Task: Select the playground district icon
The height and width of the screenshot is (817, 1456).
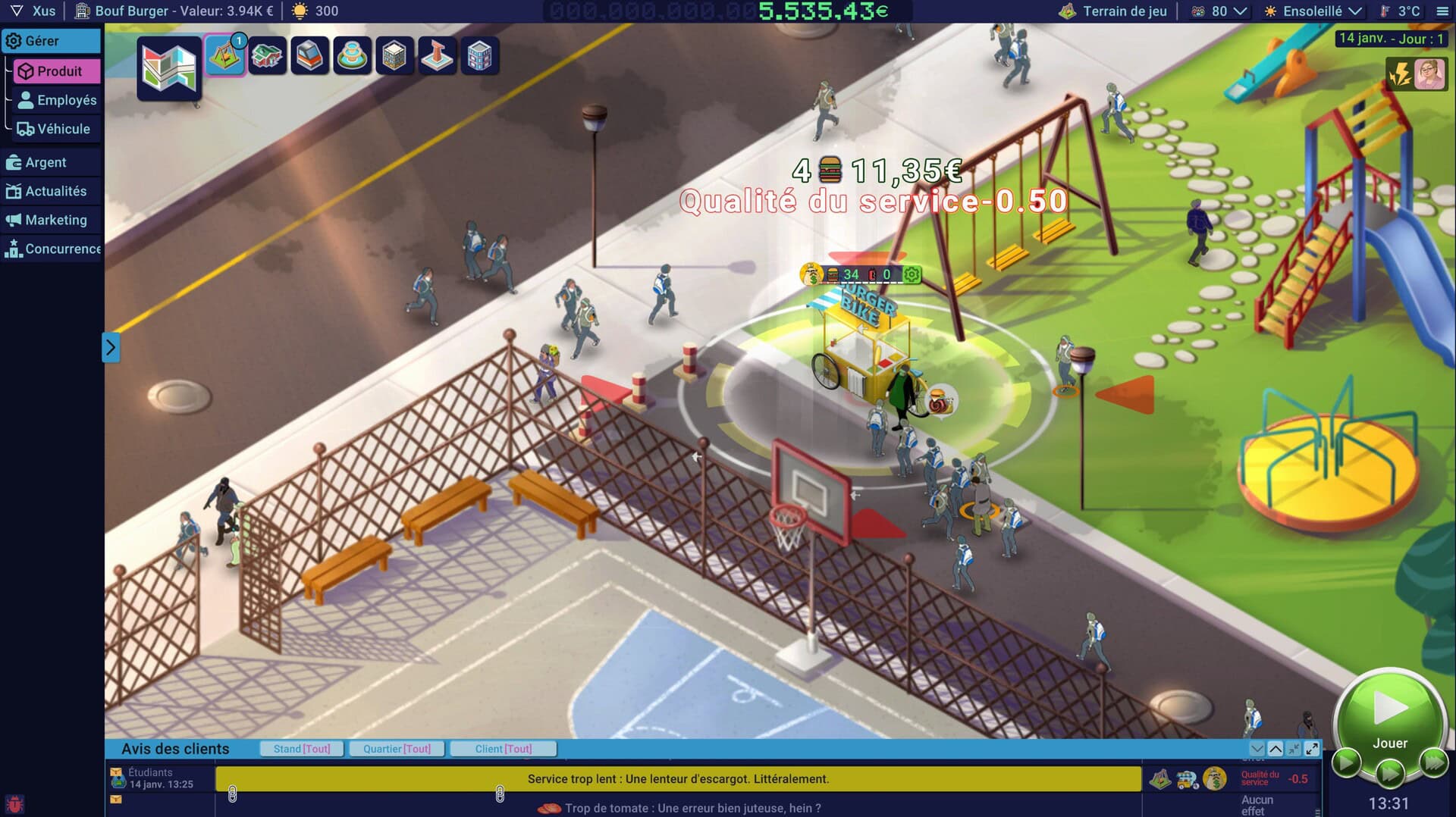Action: point(224,56)
